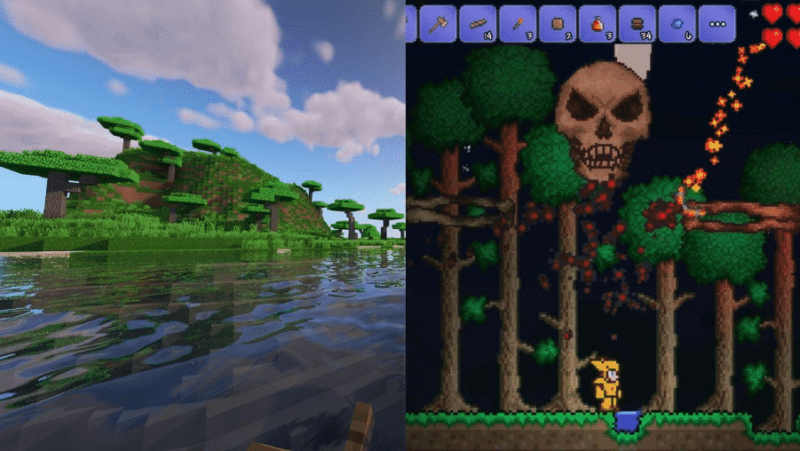The image size is (800, 451).
Task: Pick the blue gel slot
Action: coord(677,23)
